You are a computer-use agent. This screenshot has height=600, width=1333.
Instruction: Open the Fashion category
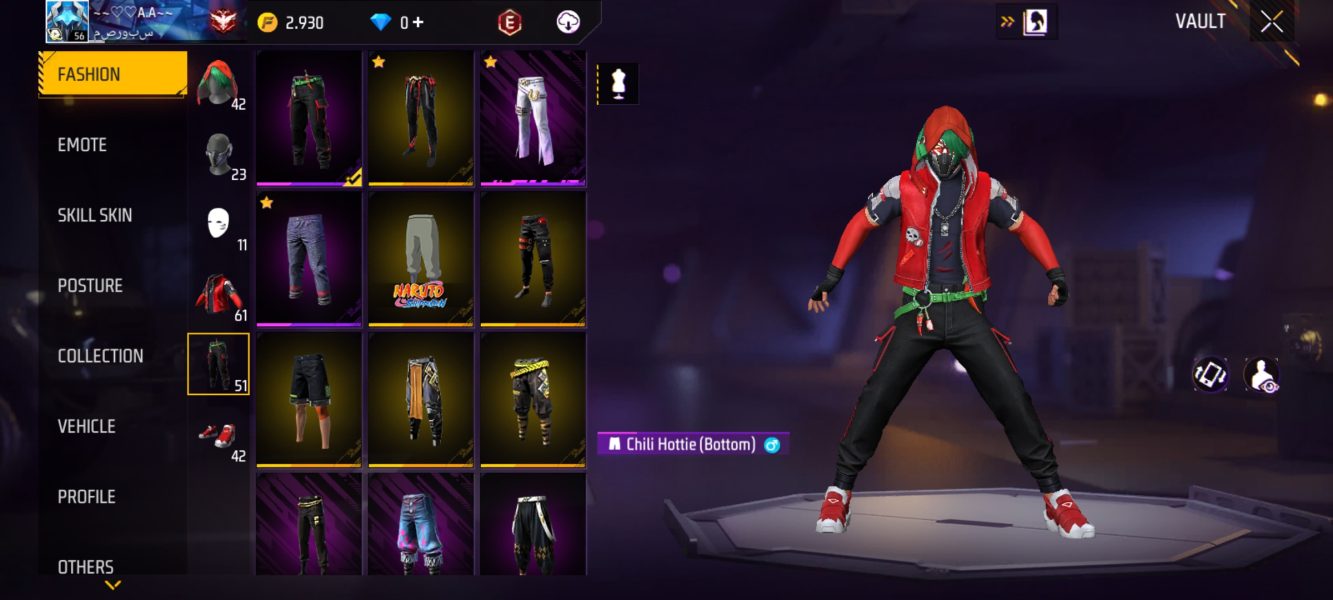pos(112,75)
